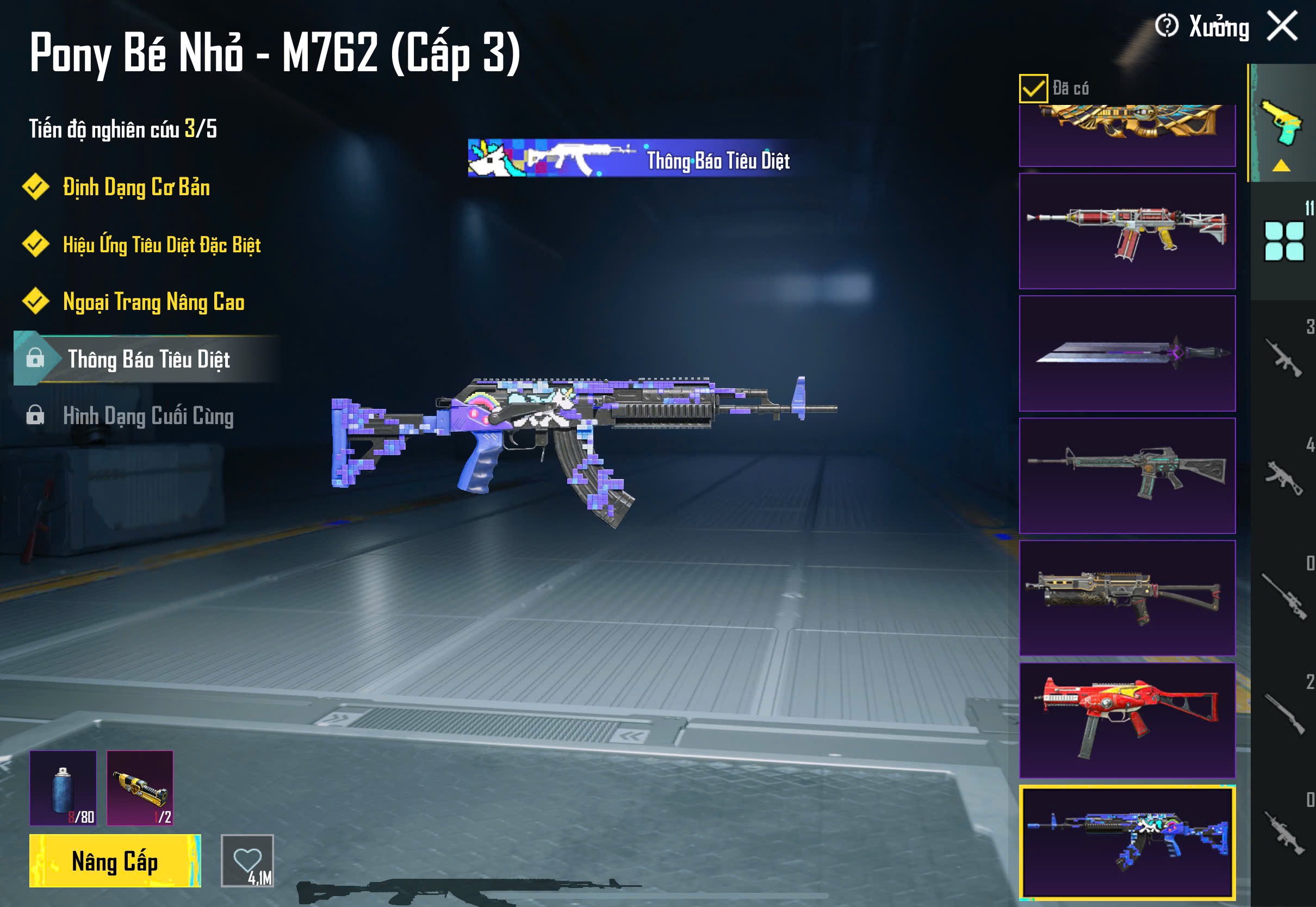
Task: View the Định Dạng Cơ Bản stage
Action: coord(136,188)
